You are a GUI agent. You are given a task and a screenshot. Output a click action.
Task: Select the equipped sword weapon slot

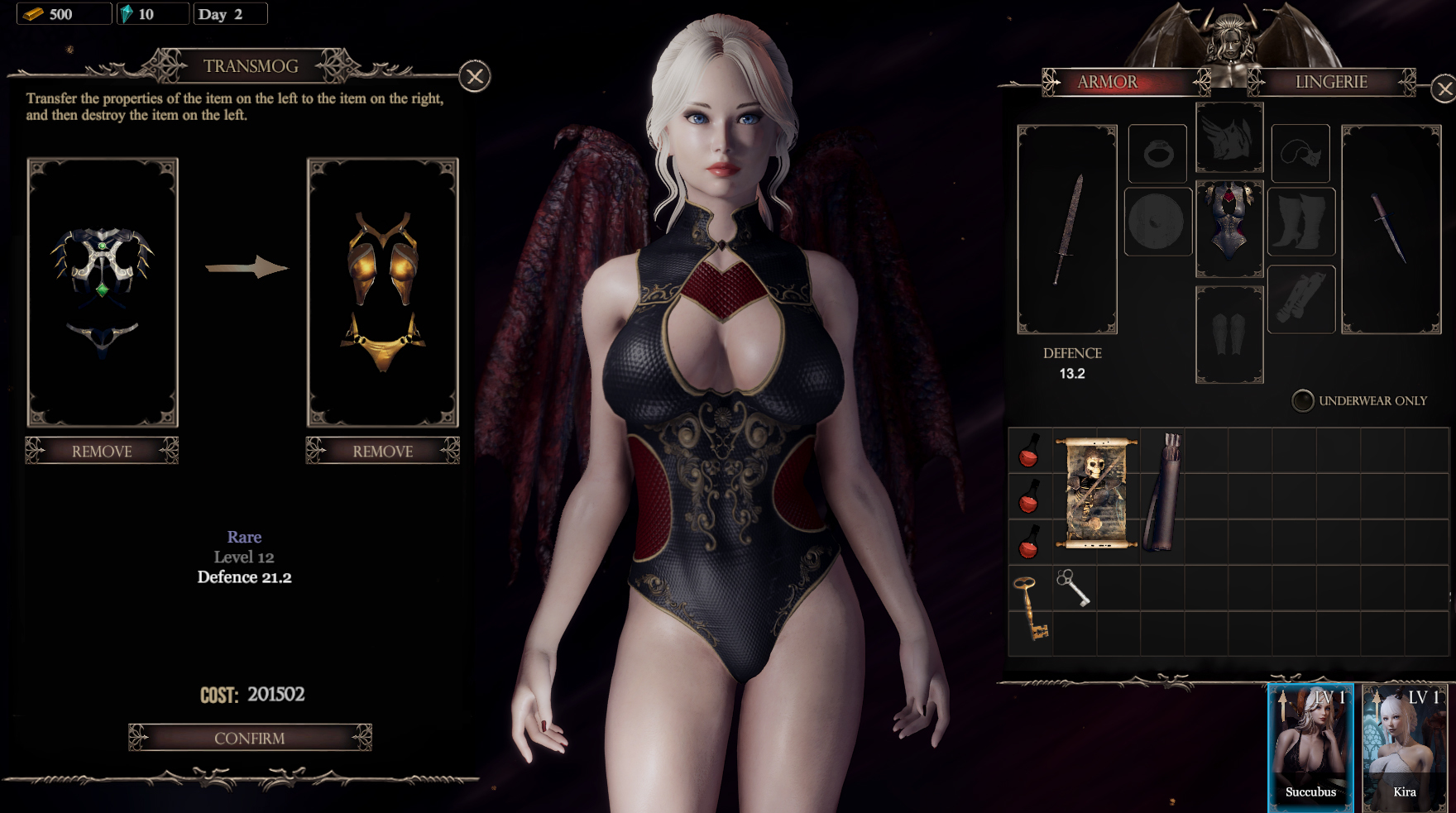(x=1067, y=229)
